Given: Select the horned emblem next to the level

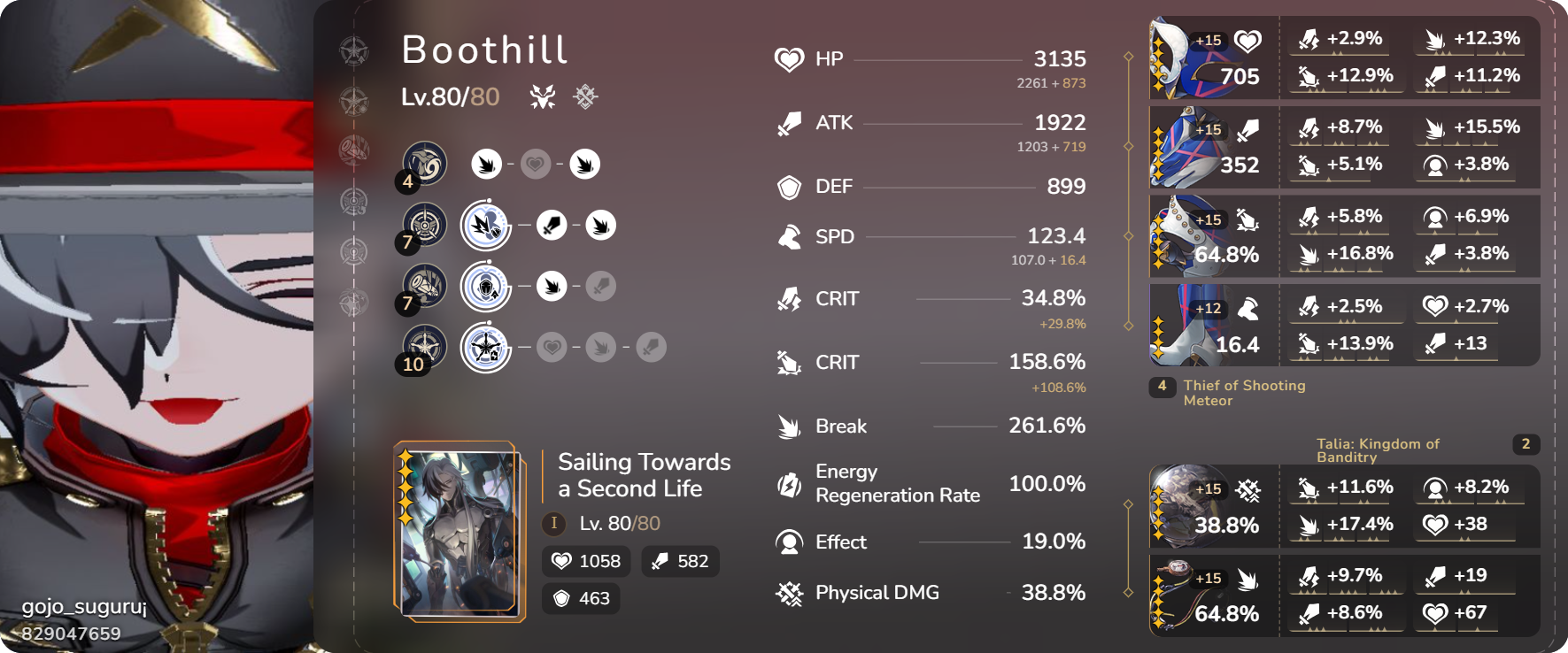Looking at the screenshot, I should click(x=544, y=97).
